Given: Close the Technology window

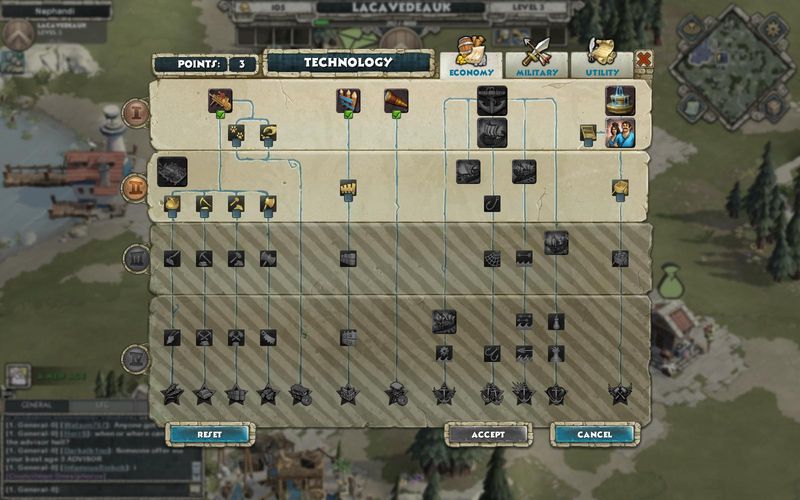Looking at the screenshot, I should click(644, 60).
